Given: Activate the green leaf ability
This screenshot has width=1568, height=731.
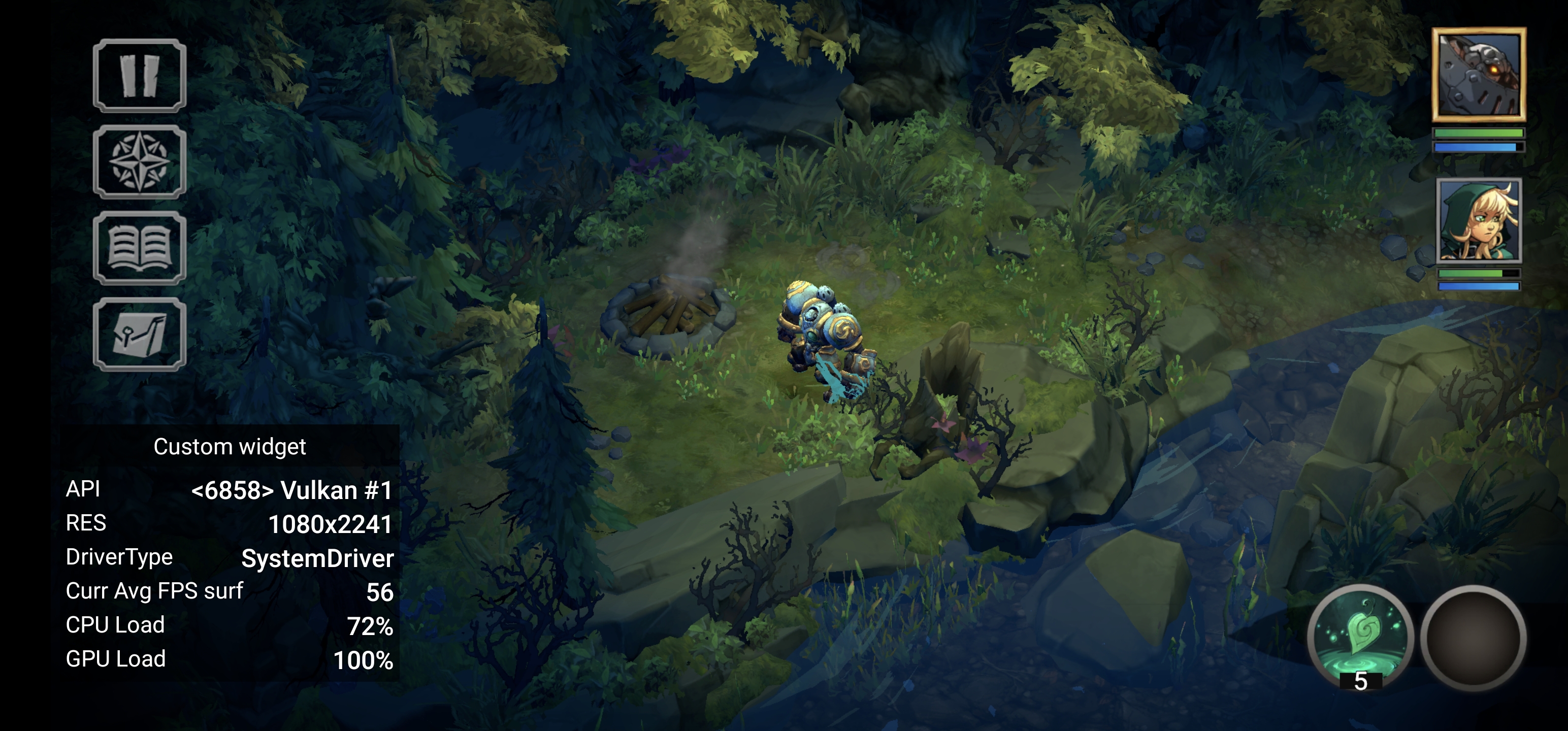Looking at the screenshot, I should pyautogui.click(x=1360, y=636).
